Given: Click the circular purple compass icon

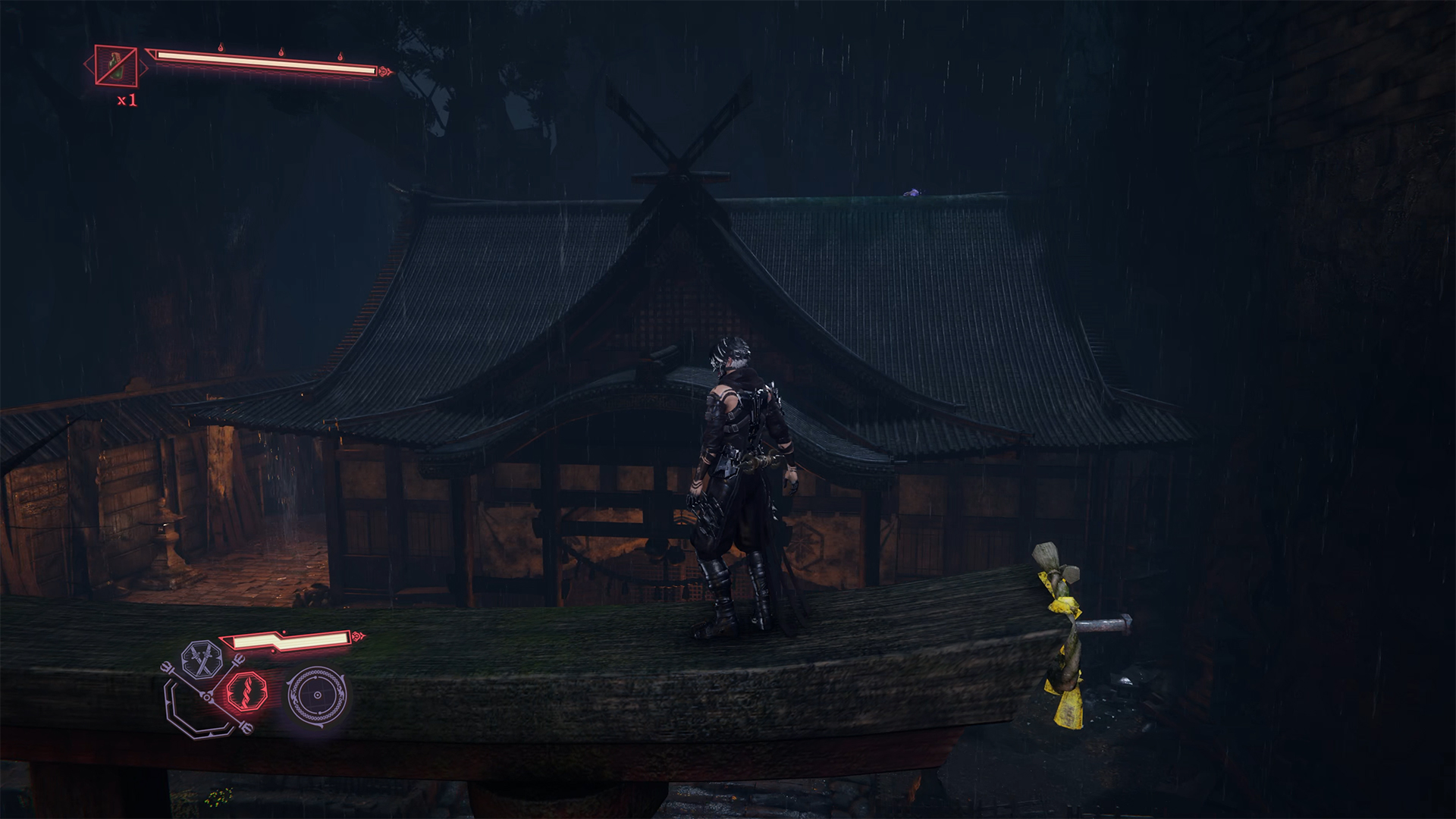Looking at the screenshot, I should (317, 694).
